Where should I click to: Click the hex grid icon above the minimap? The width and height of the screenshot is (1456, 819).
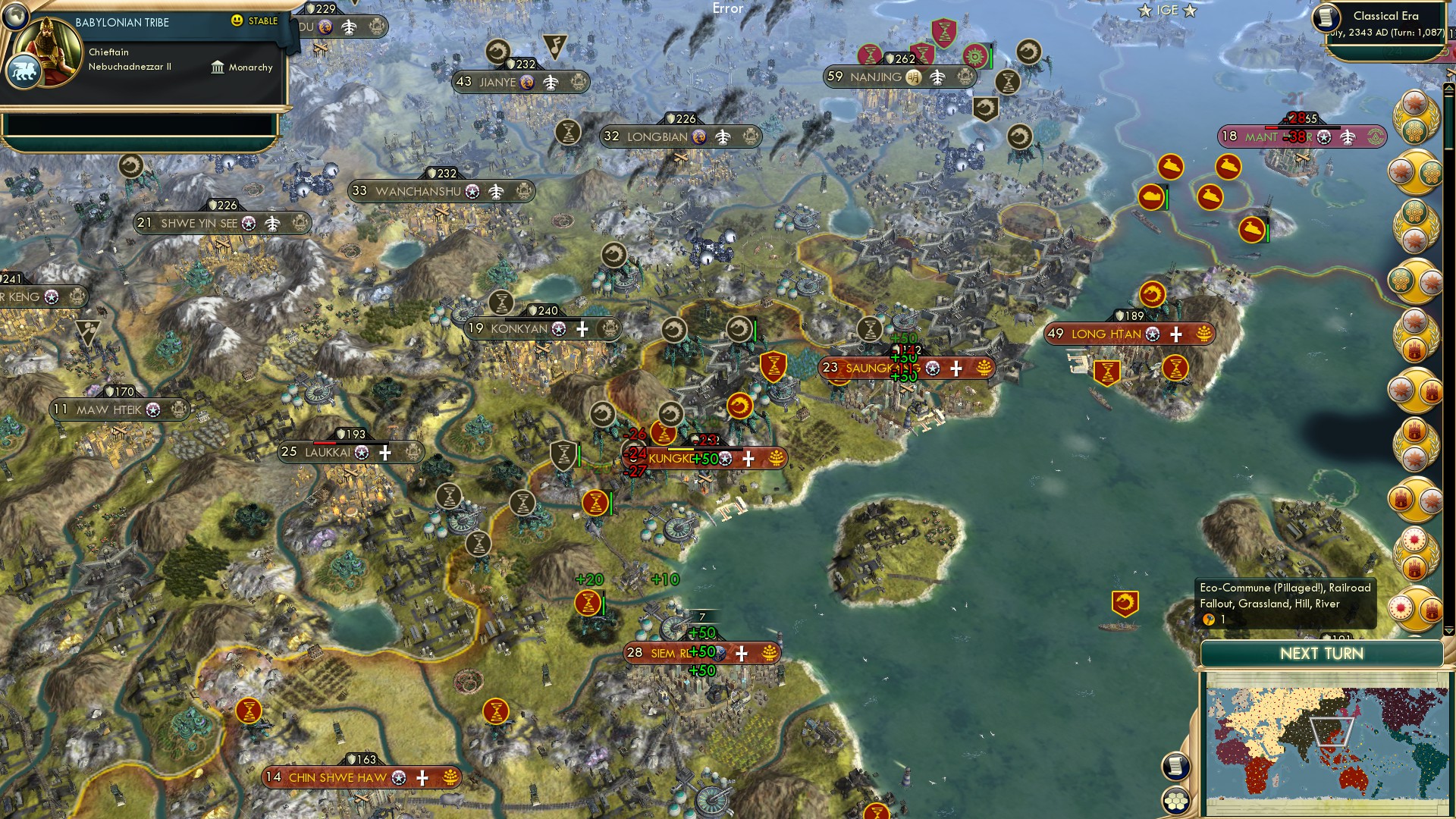pyautogui.click(x=1176, y=799)
